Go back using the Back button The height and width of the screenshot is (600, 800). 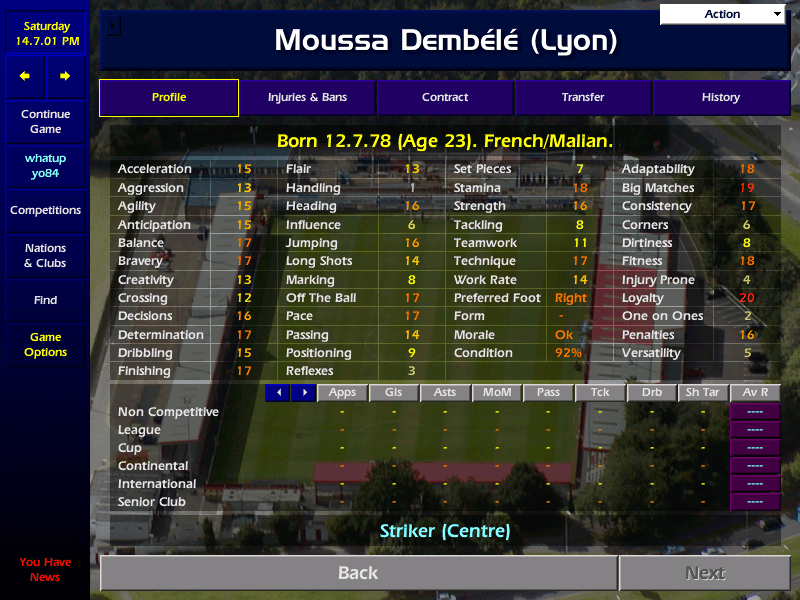click(x=358, y=573)
